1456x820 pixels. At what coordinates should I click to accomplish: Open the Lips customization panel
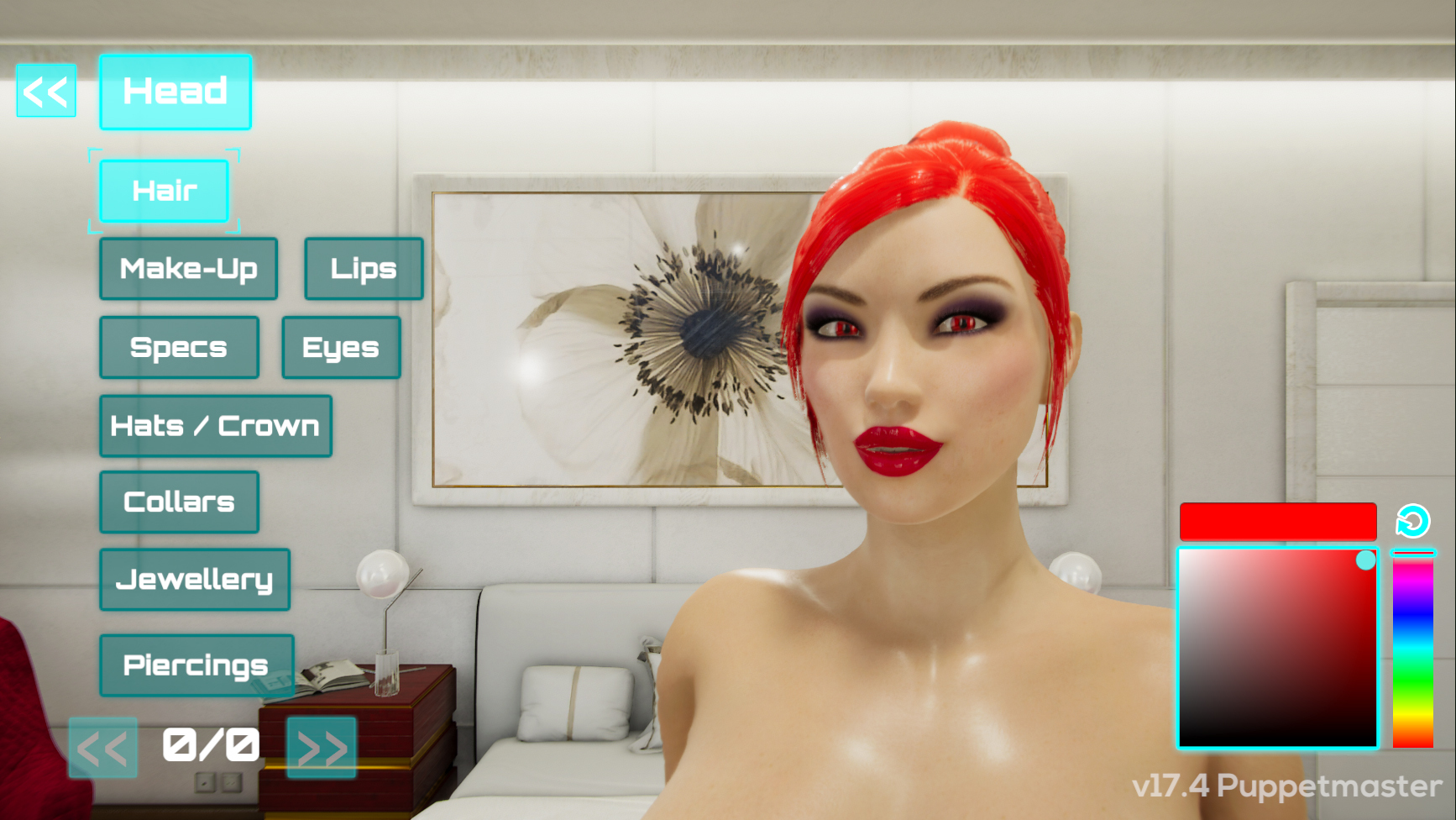[x=364, y=269]
